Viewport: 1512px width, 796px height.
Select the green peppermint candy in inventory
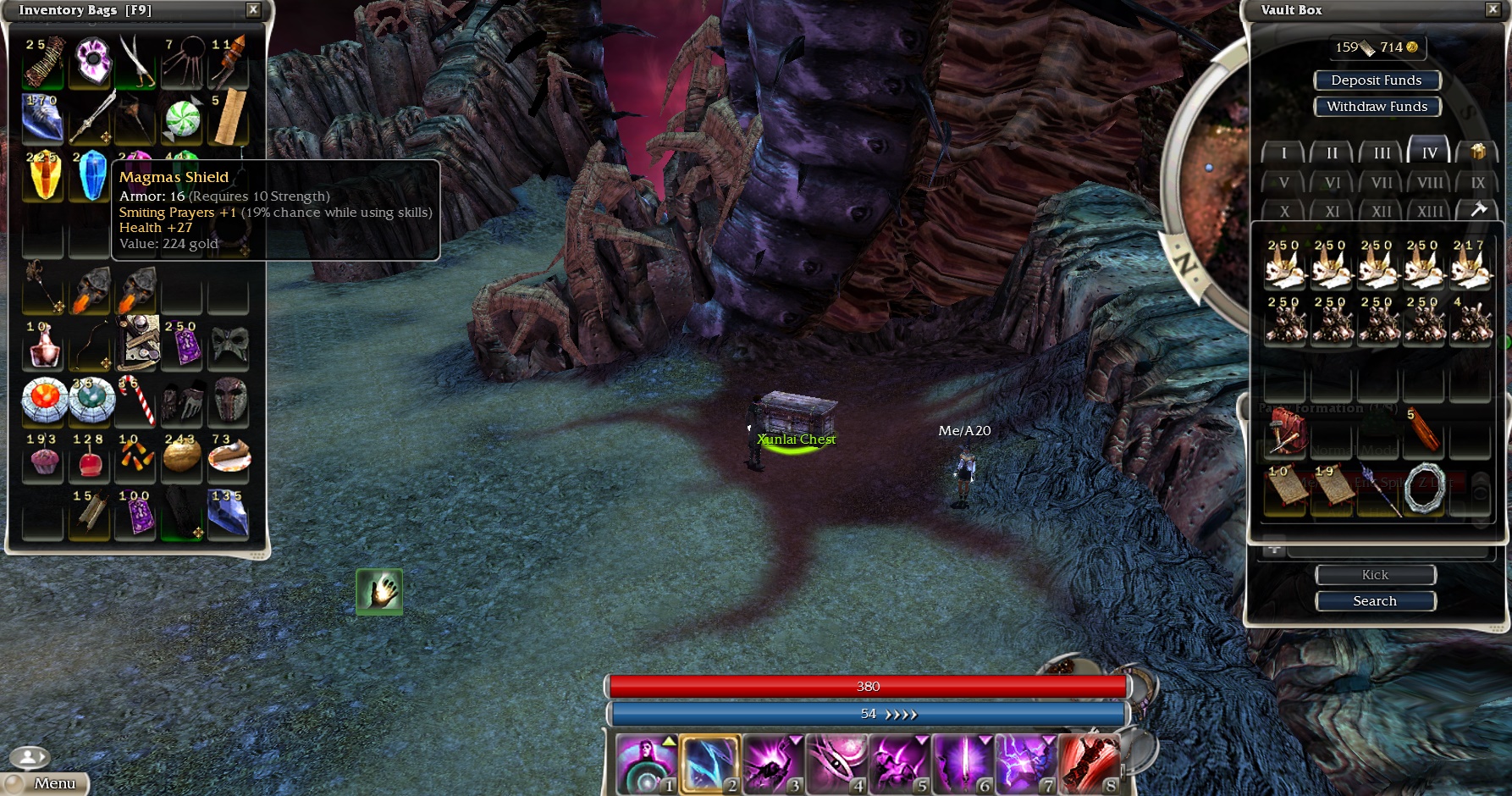tap(182, 119)
